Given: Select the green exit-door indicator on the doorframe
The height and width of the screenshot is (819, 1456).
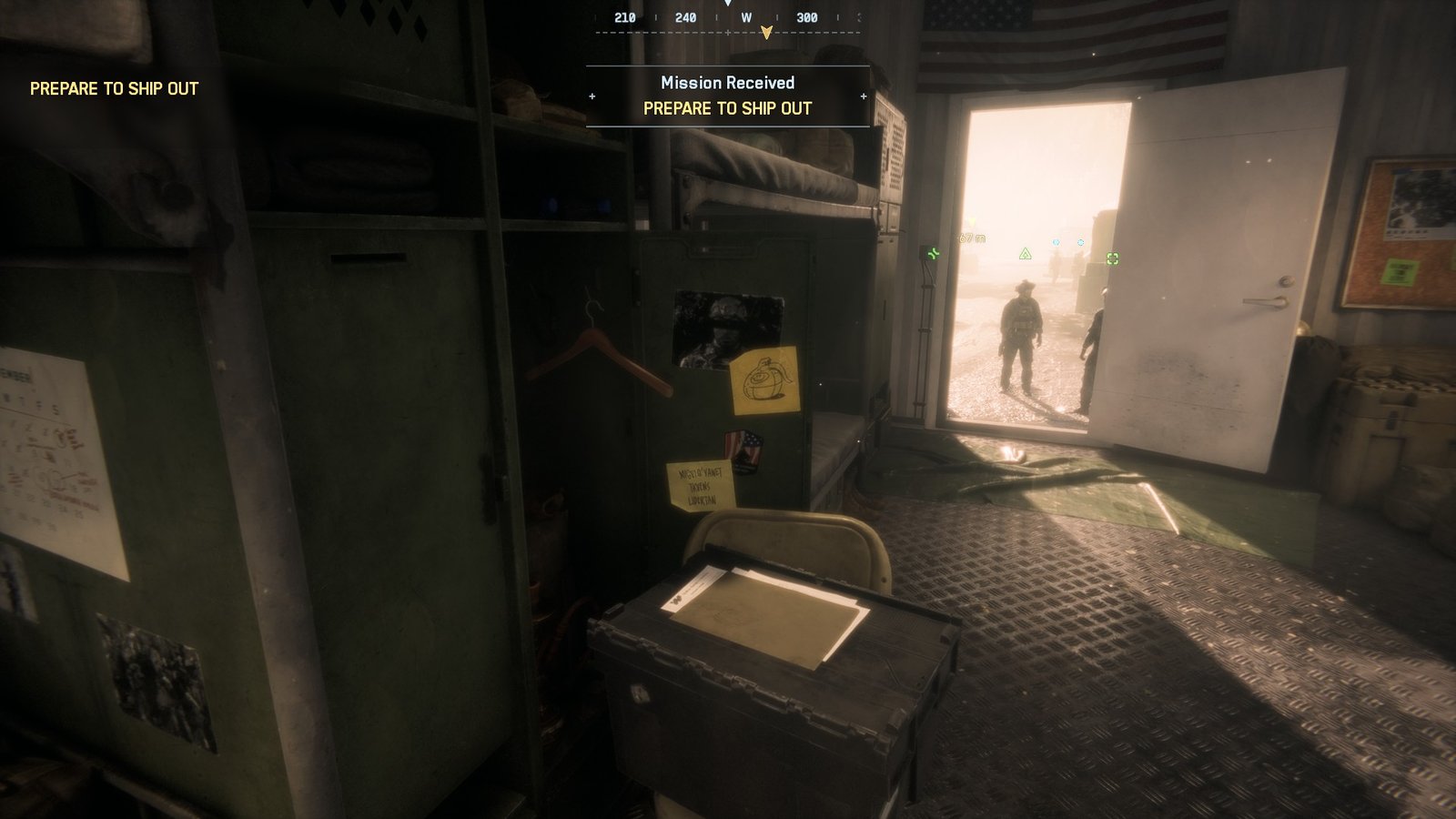Looking at the screenshot, I should pos(932,256).
